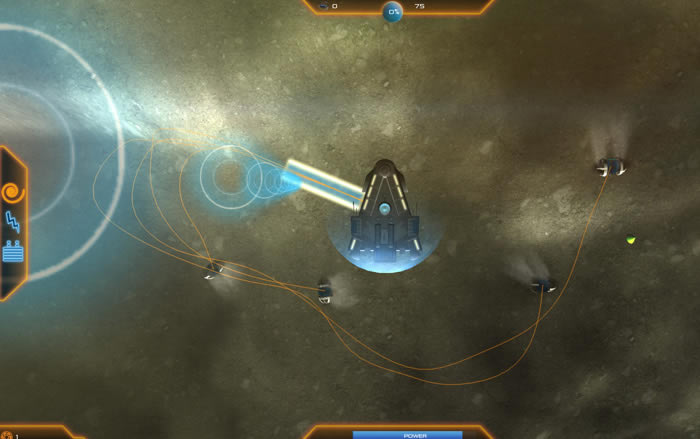Activate the blue lightning bolt icon
This screenshot has height=439, width=700.
click(x=13, y=222)
